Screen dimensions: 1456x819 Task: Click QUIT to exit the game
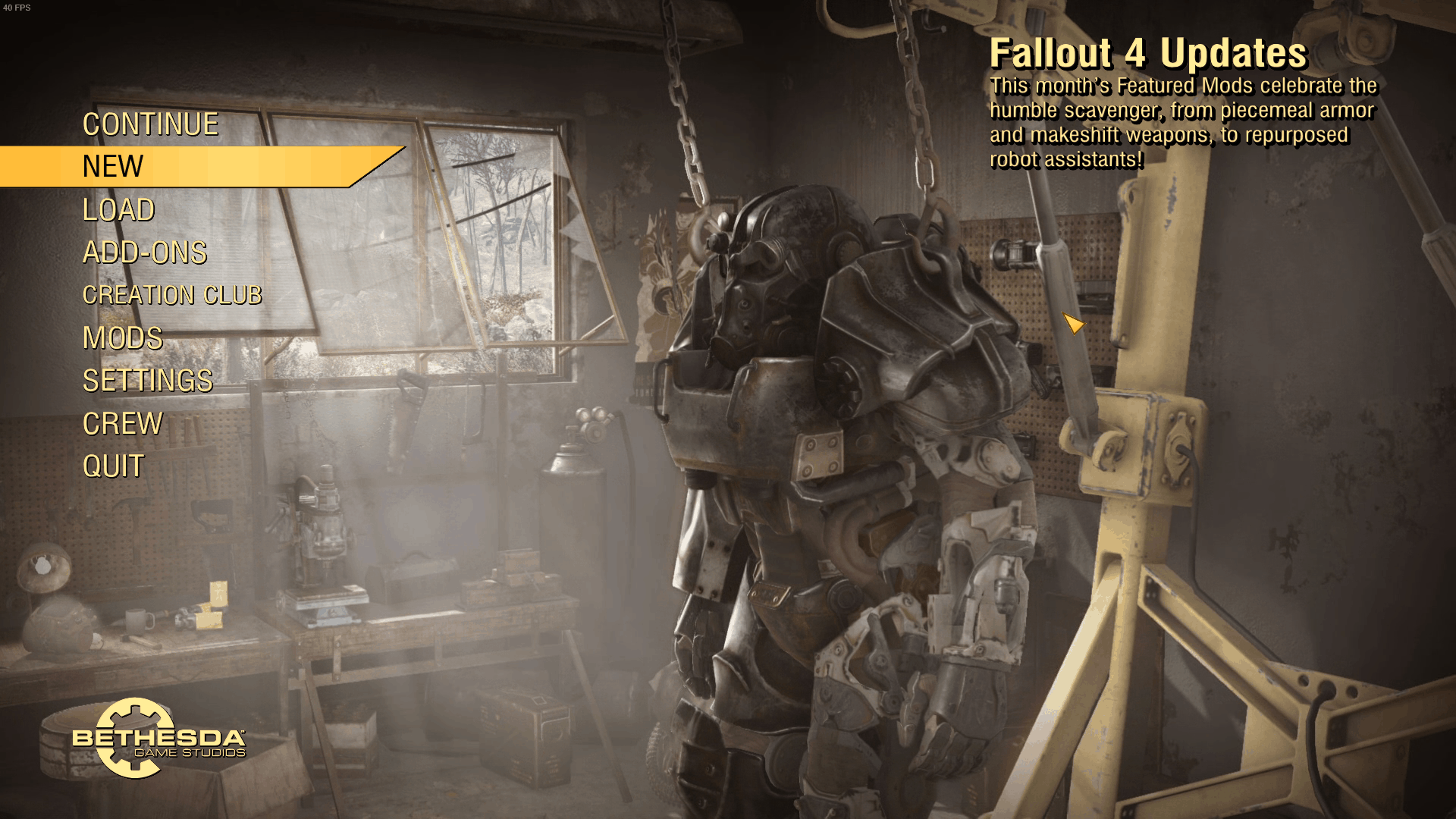pos(113,466)
